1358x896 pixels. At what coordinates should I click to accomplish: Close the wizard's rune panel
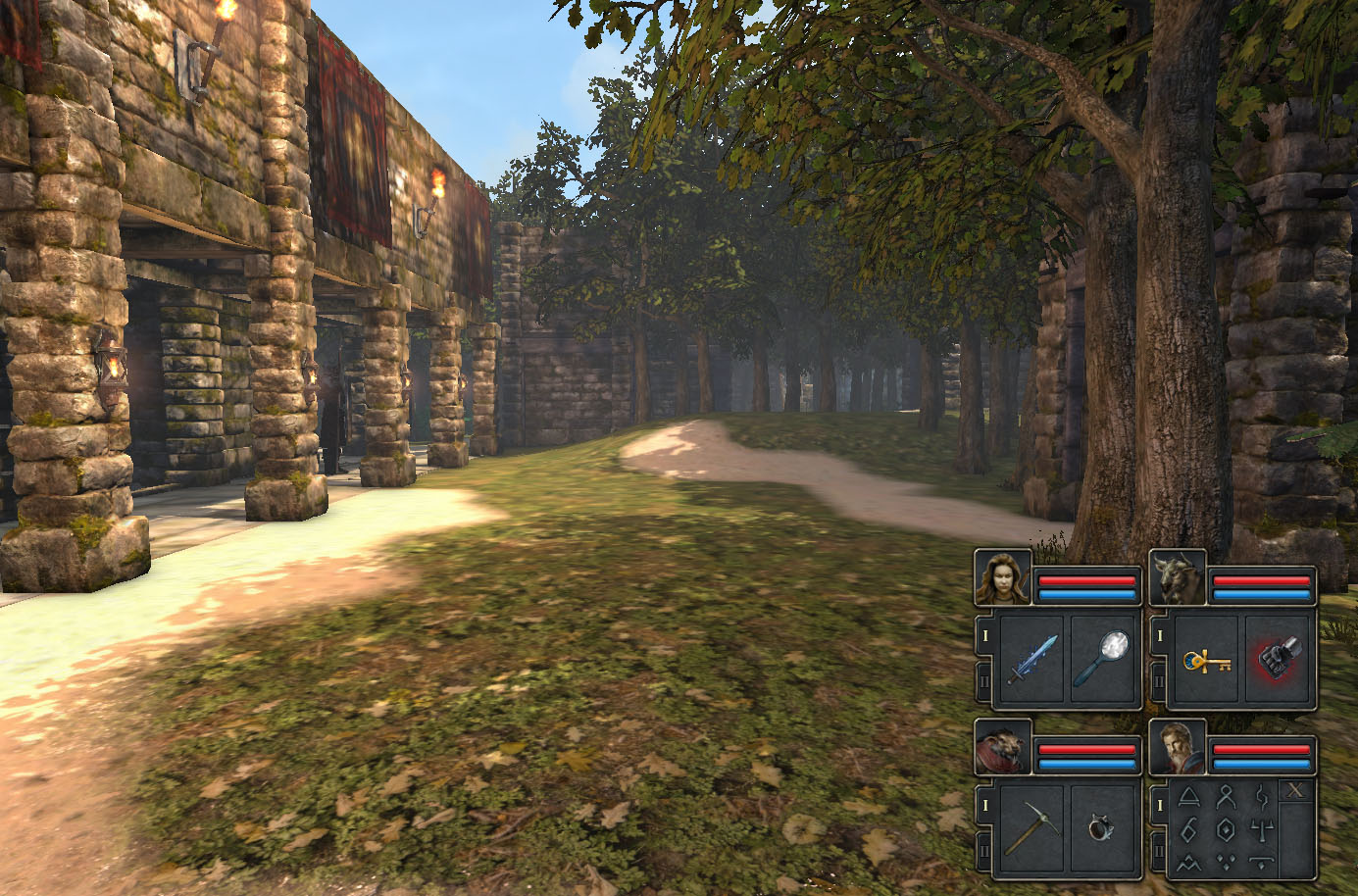[1296, 791]
